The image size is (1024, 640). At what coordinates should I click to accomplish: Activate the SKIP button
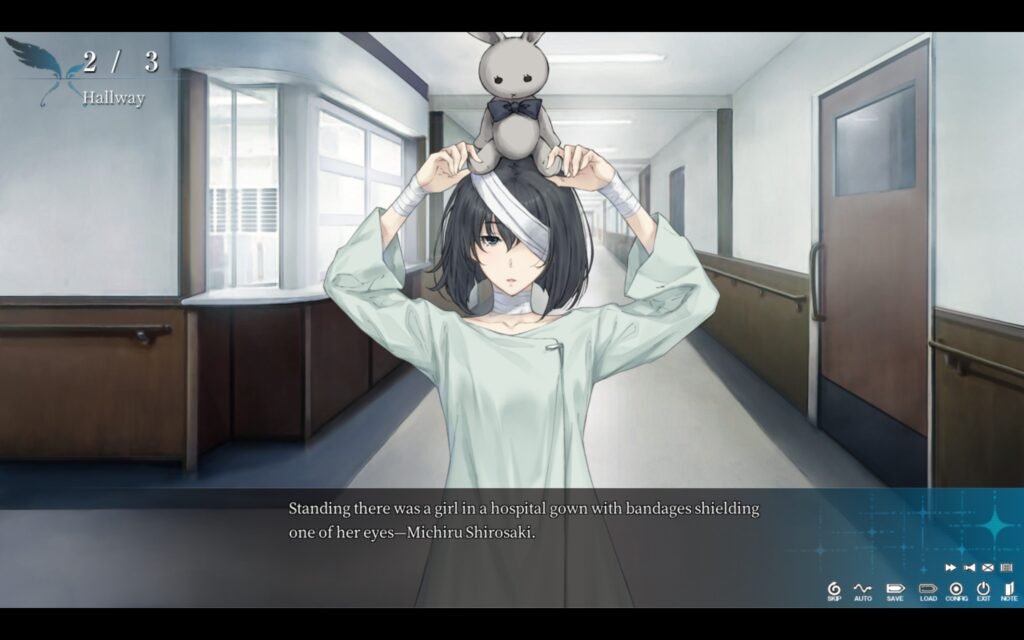[834, 590]
